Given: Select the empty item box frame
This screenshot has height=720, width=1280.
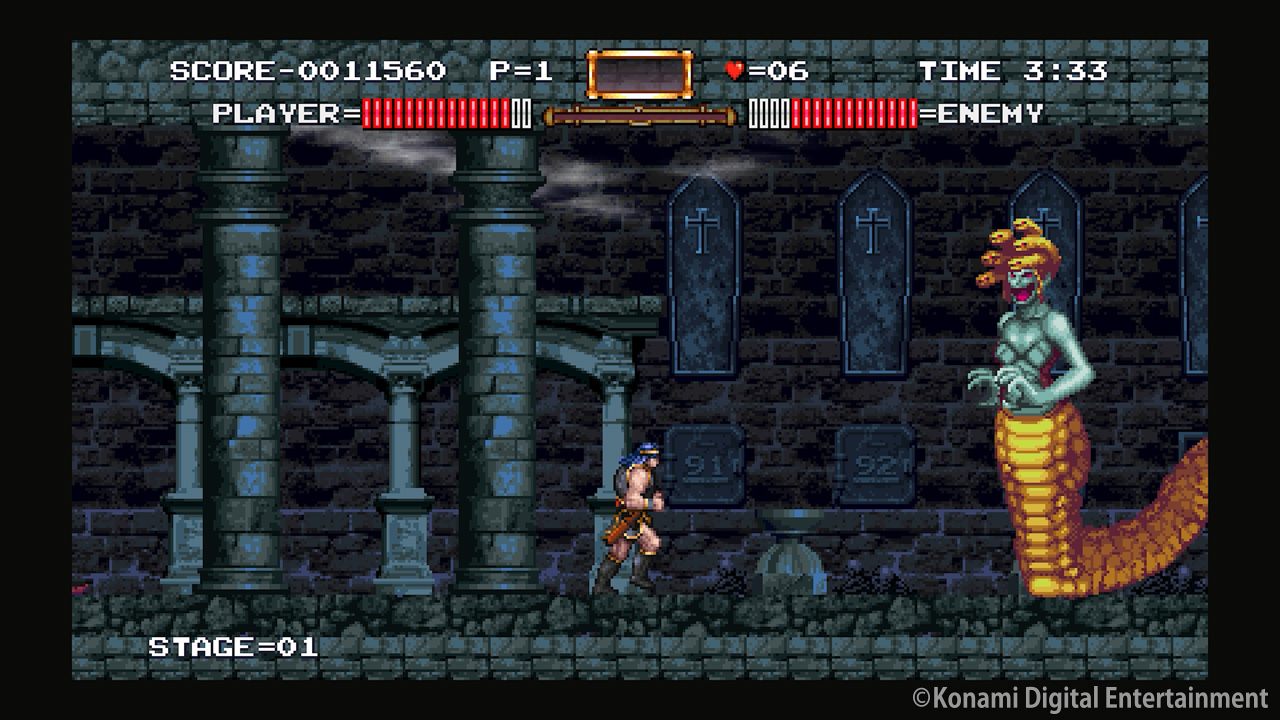Looking at the screenshot, I should 640,71.
